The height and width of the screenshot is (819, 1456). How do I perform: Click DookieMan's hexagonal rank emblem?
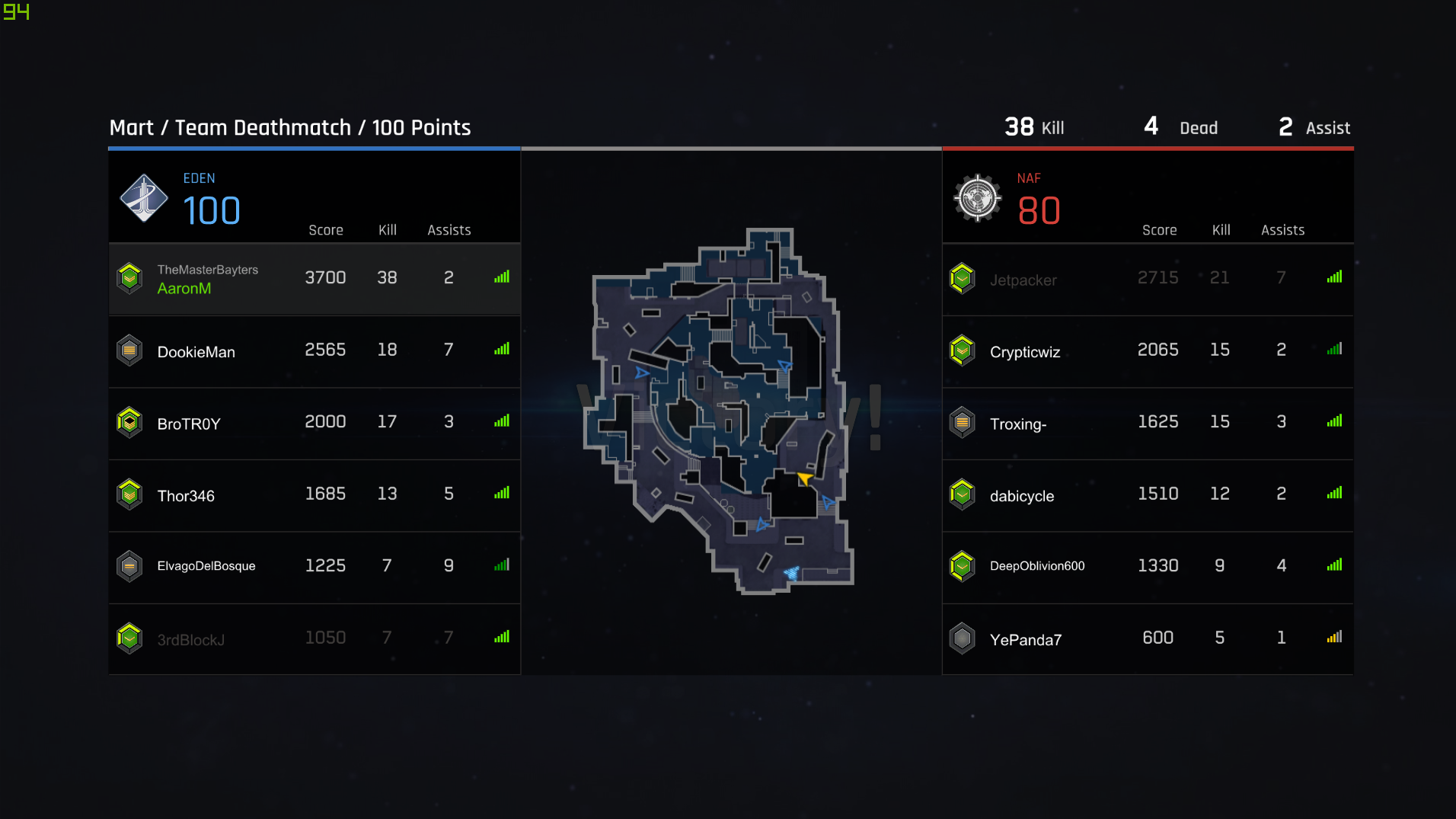click(129, 351)
